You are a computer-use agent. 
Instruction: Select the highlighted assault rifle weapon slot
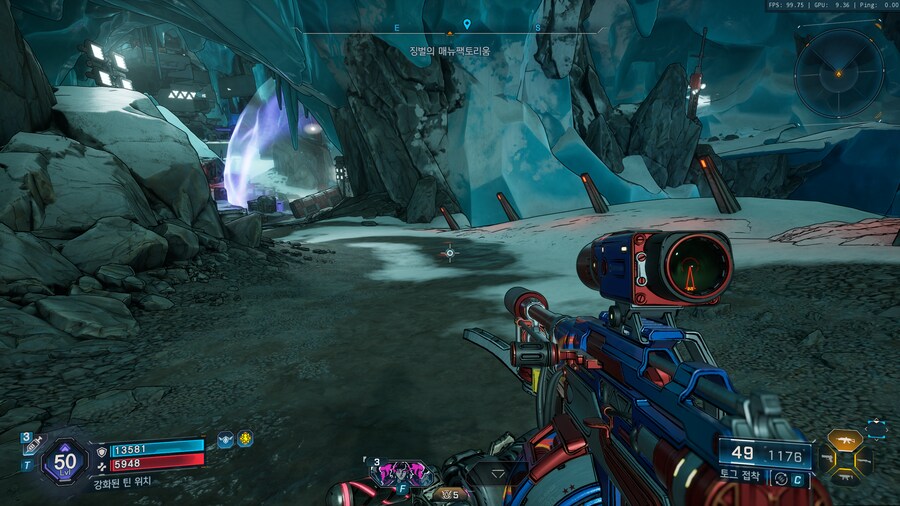click(845, 440)
